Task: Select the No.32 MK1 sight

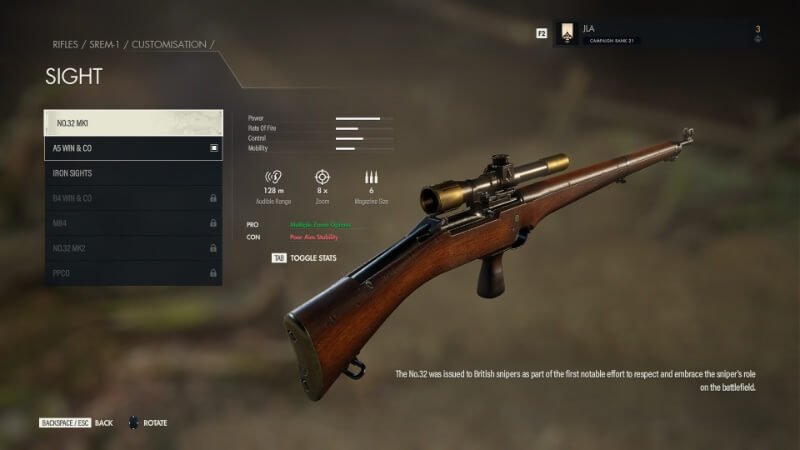Action: pos(133,123)
